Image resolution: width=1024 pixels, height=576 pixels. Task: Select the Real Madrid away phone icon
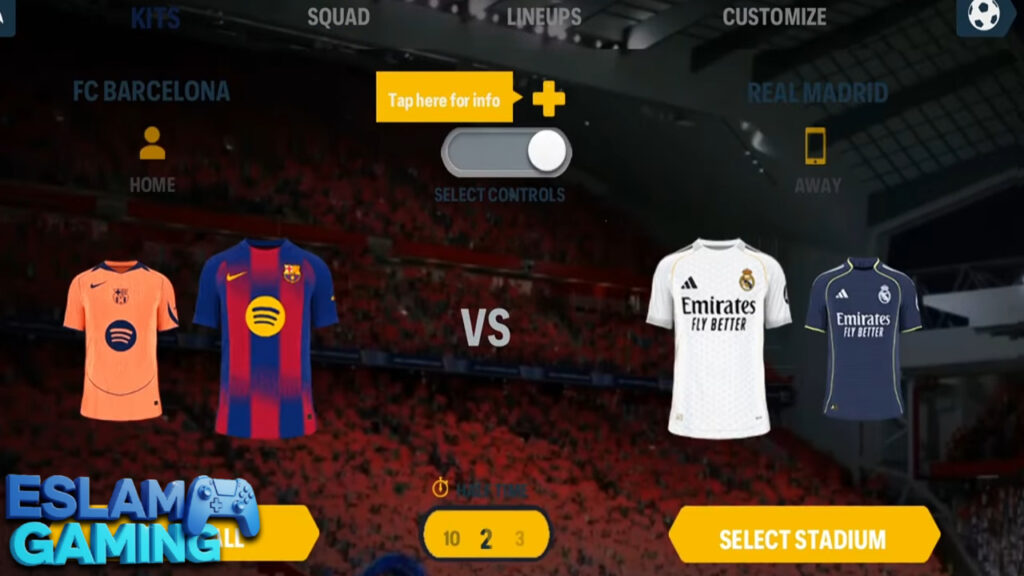tap(816, 146)
